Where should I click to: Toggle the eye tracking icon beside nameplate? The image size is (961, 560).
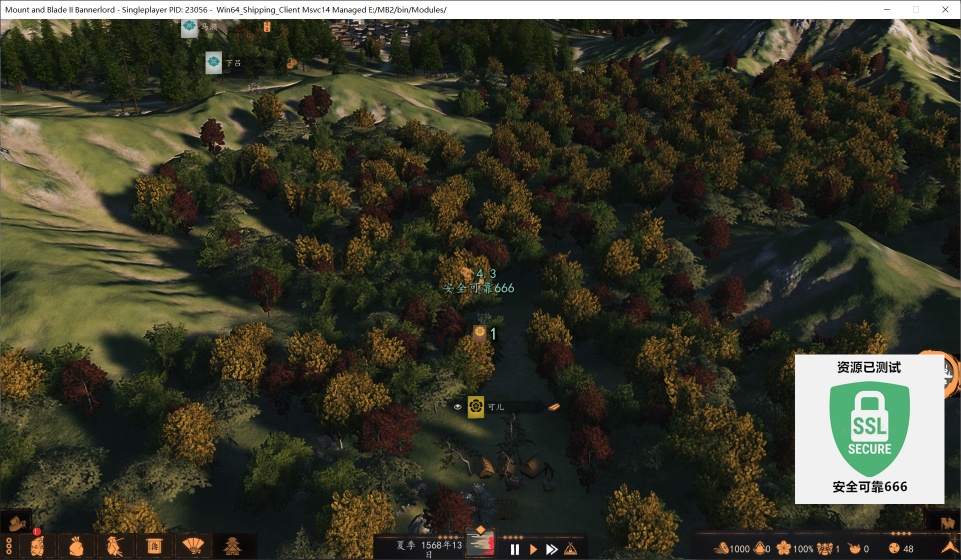pyautogui.click(x=458, y=407)
